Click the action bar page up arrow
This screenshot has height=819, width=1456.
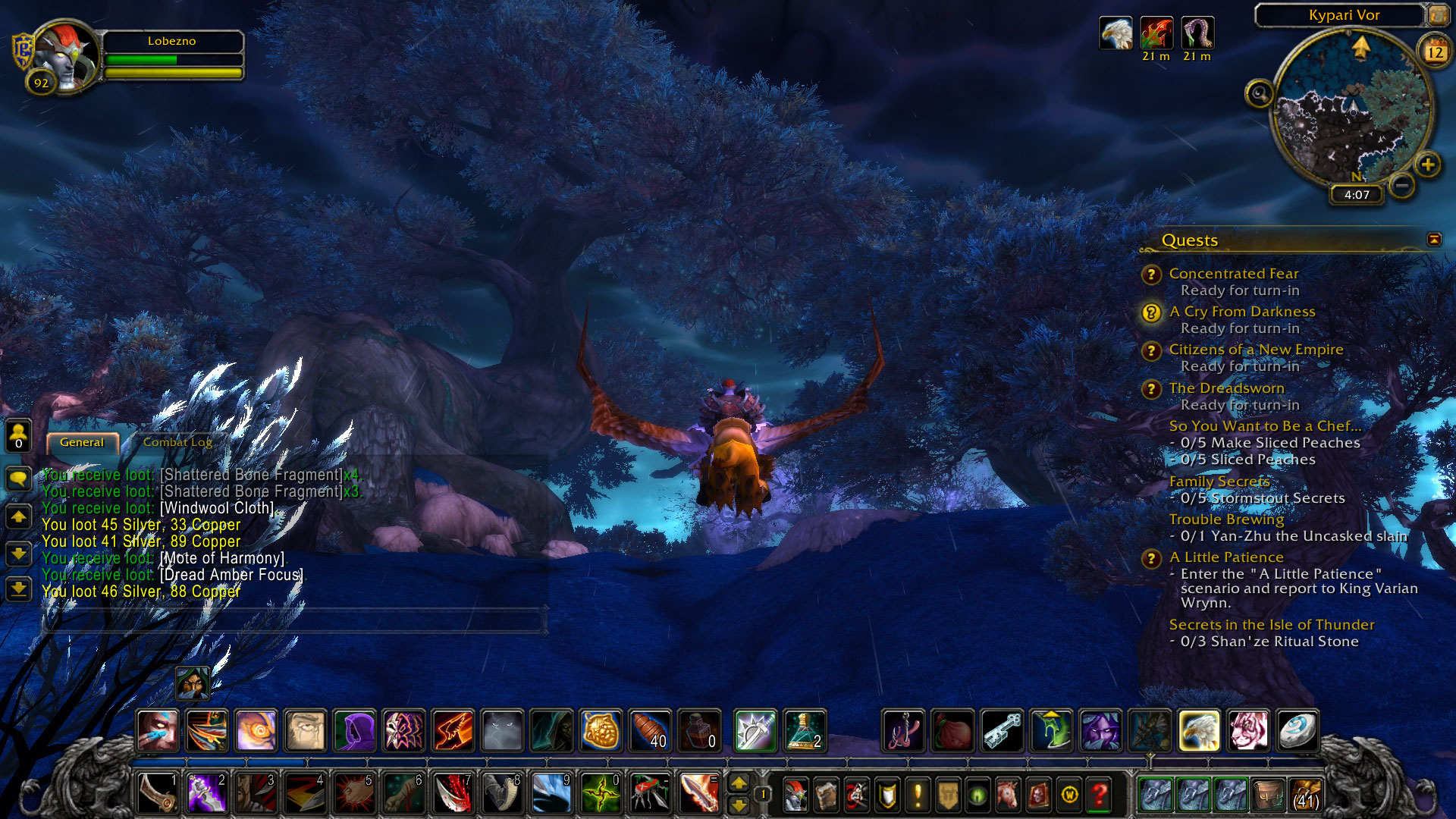(739, 784)
